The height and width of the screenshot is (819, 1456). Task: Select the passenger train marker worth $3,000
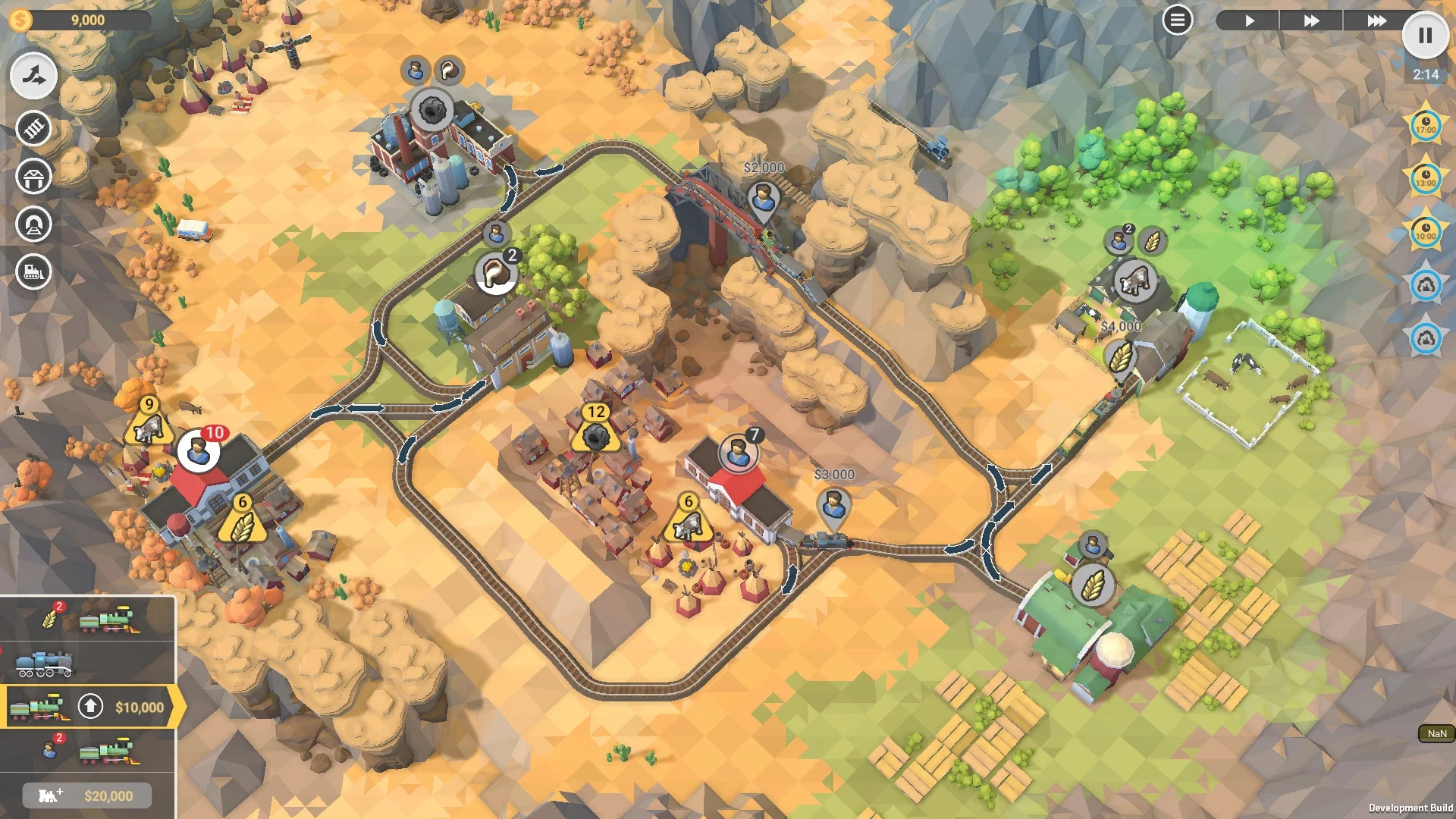[833, 504]
